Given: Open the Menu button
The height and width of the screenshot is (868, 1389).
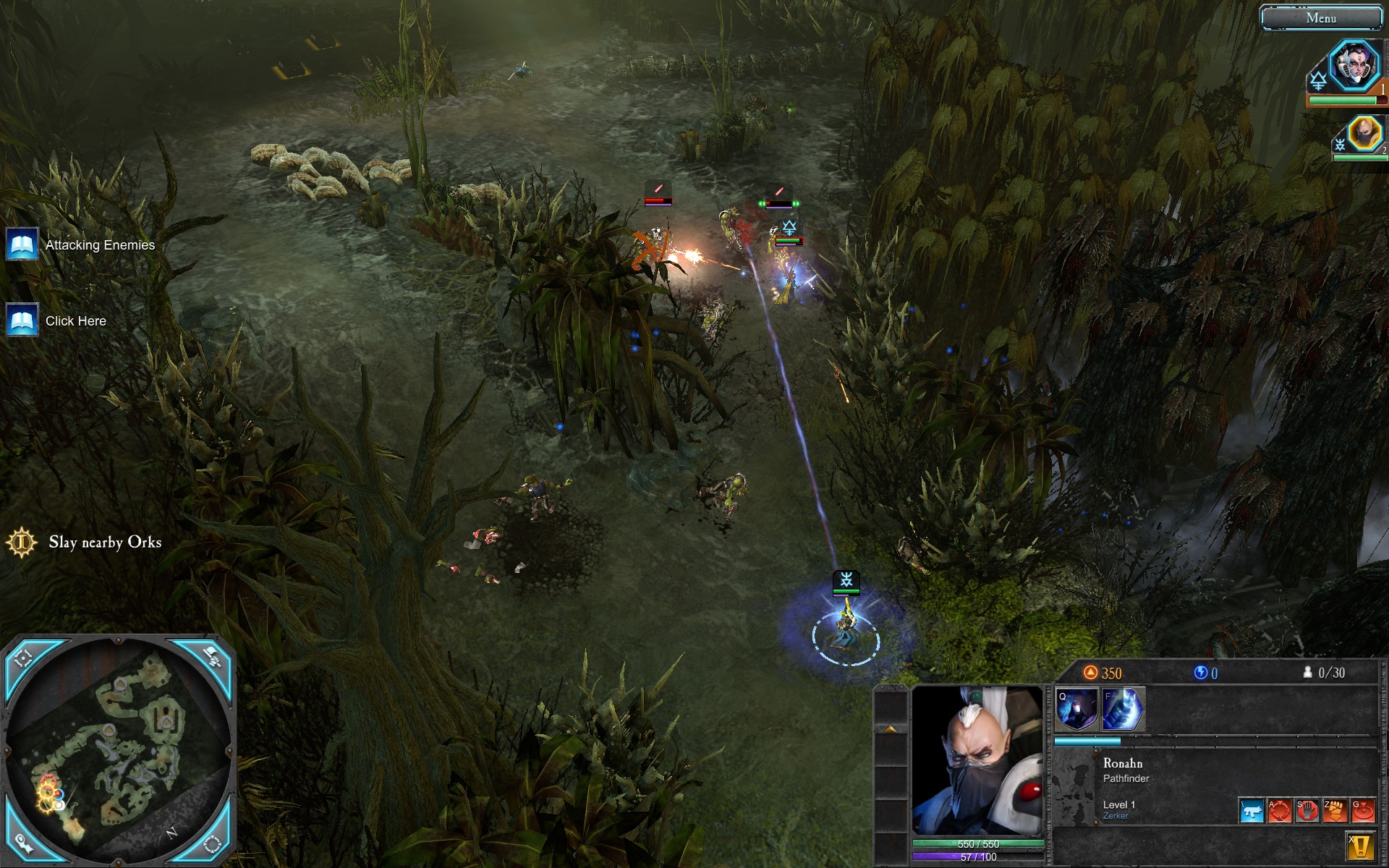Looking at the screenshot, I should click(x=1320, y=18).
